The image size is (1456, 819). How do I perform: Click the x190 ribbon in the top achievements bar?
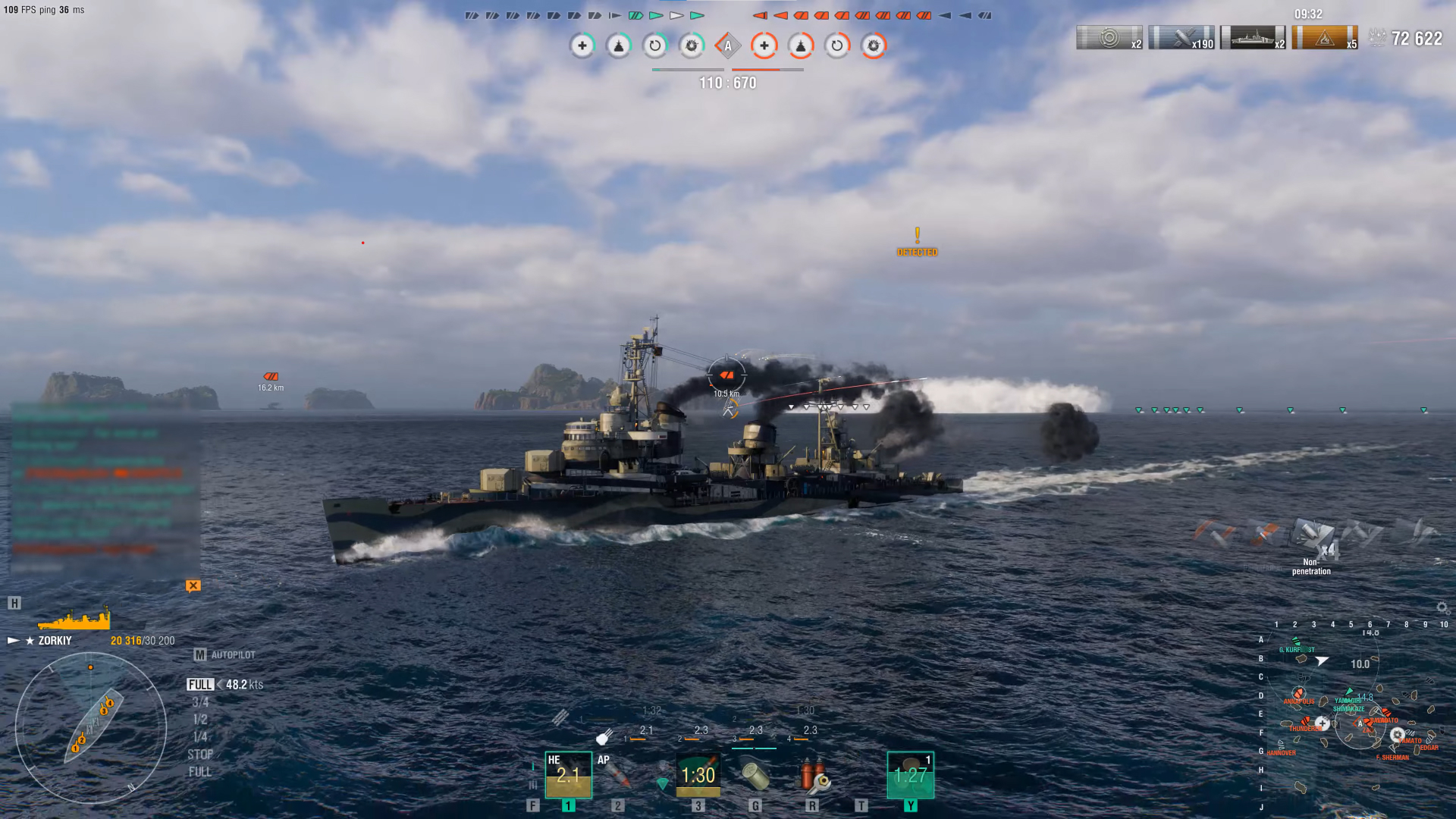tap(1181, 38)
